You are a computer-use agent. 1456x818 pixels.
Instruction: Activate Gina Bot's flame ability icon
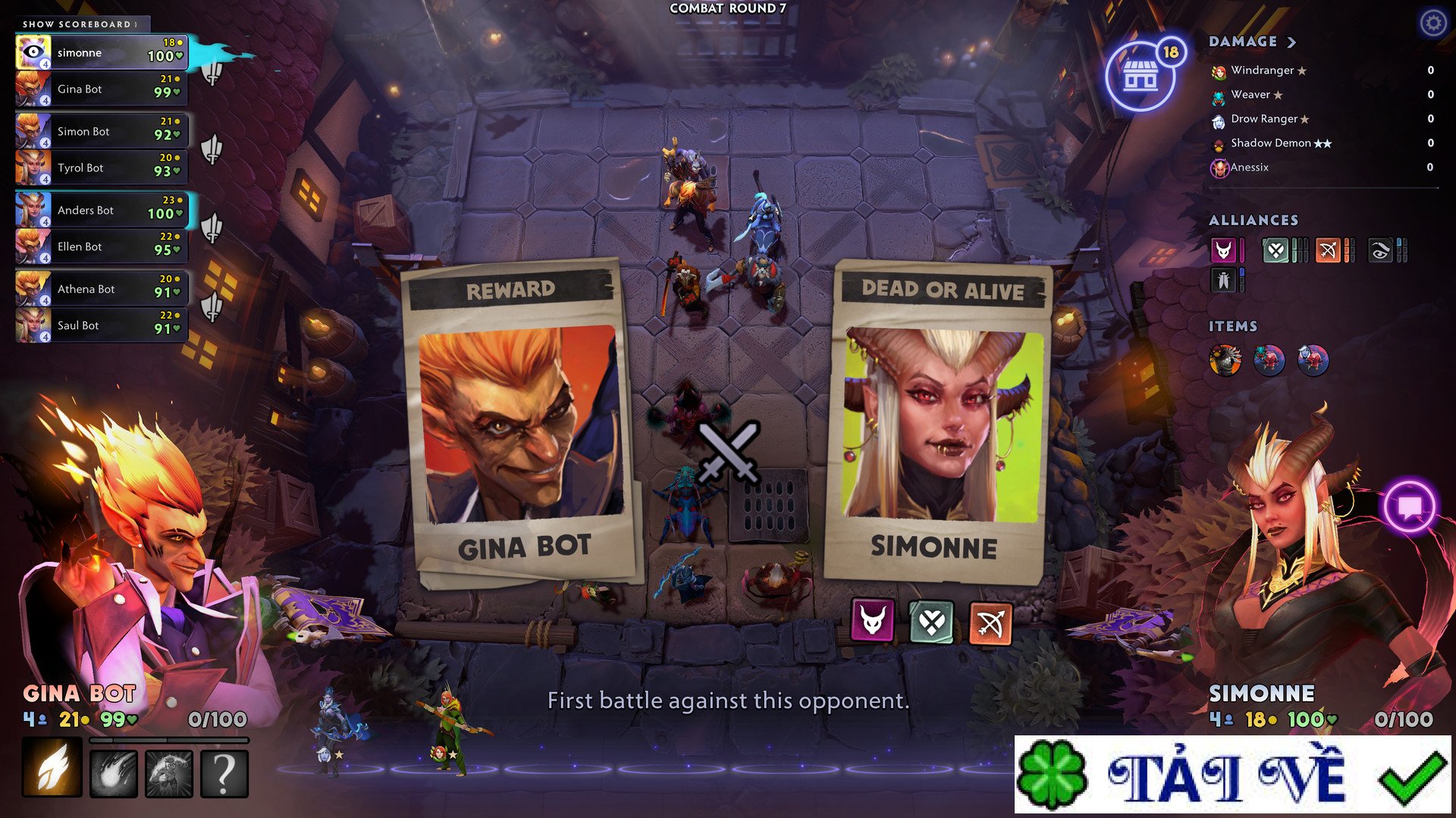pos(52,769)
